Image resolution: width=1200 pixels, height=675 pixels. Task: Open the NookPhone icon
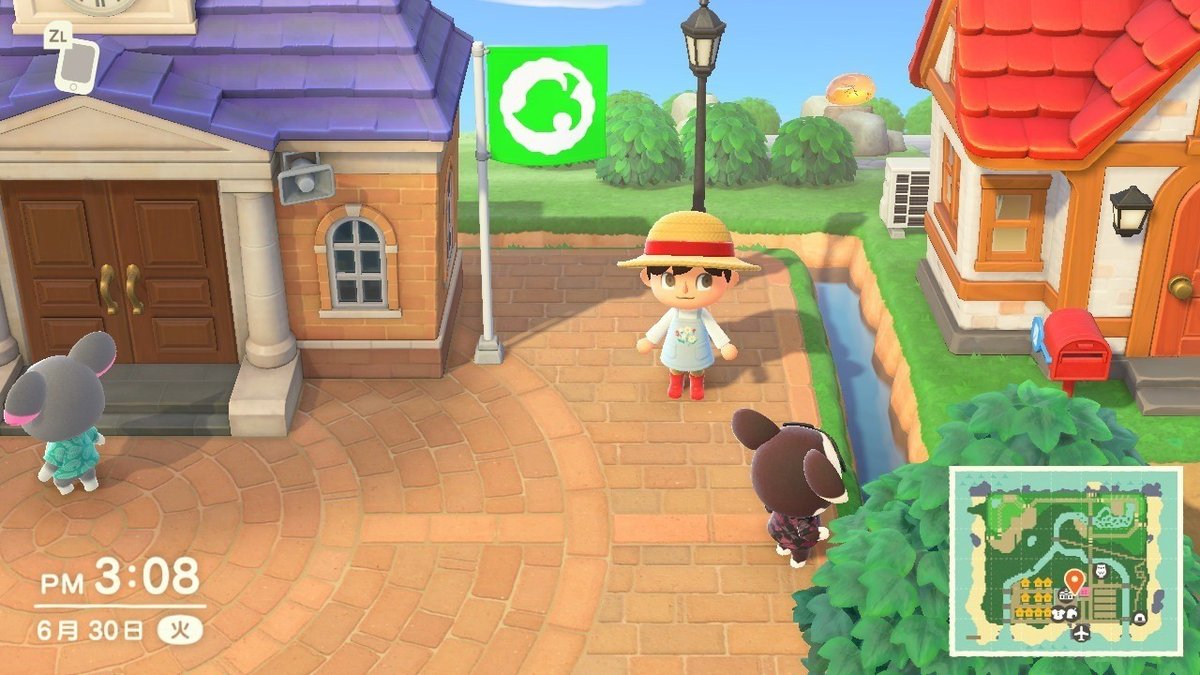[75, 66]
